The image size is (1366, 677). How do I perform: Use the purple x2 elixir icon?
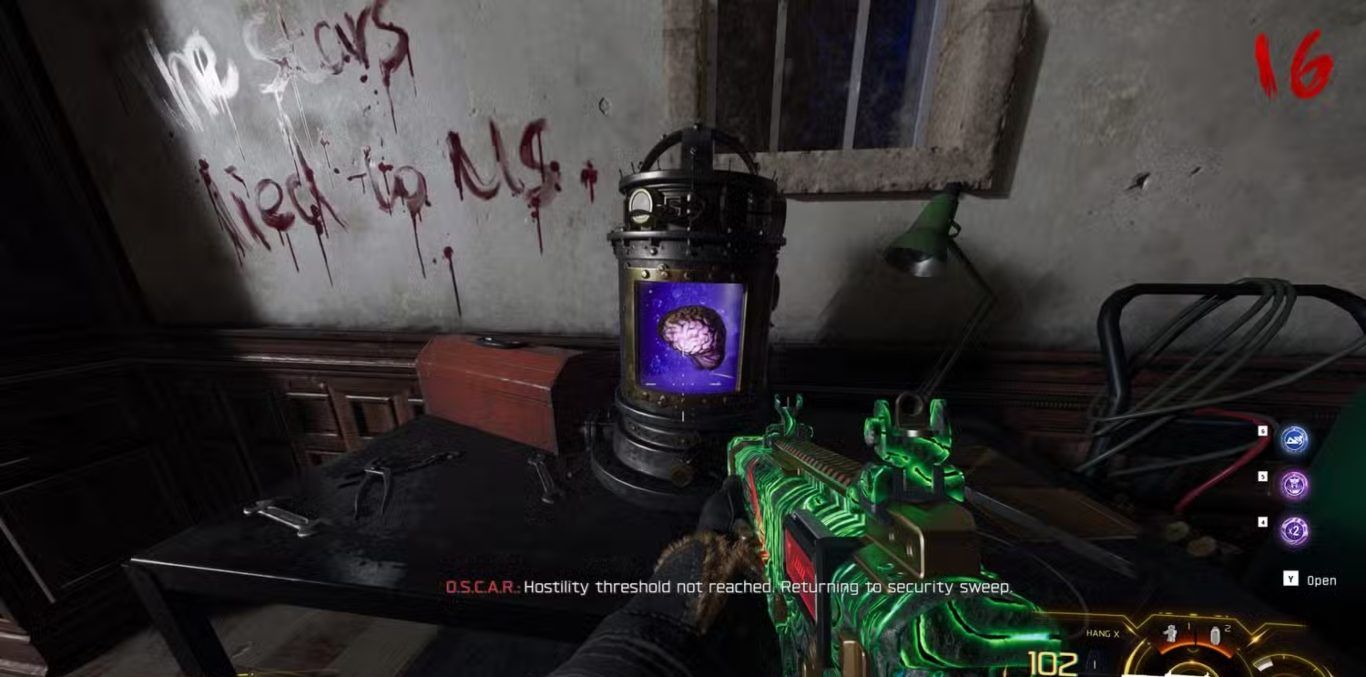pyautogui.click(x=1295, y=530)
